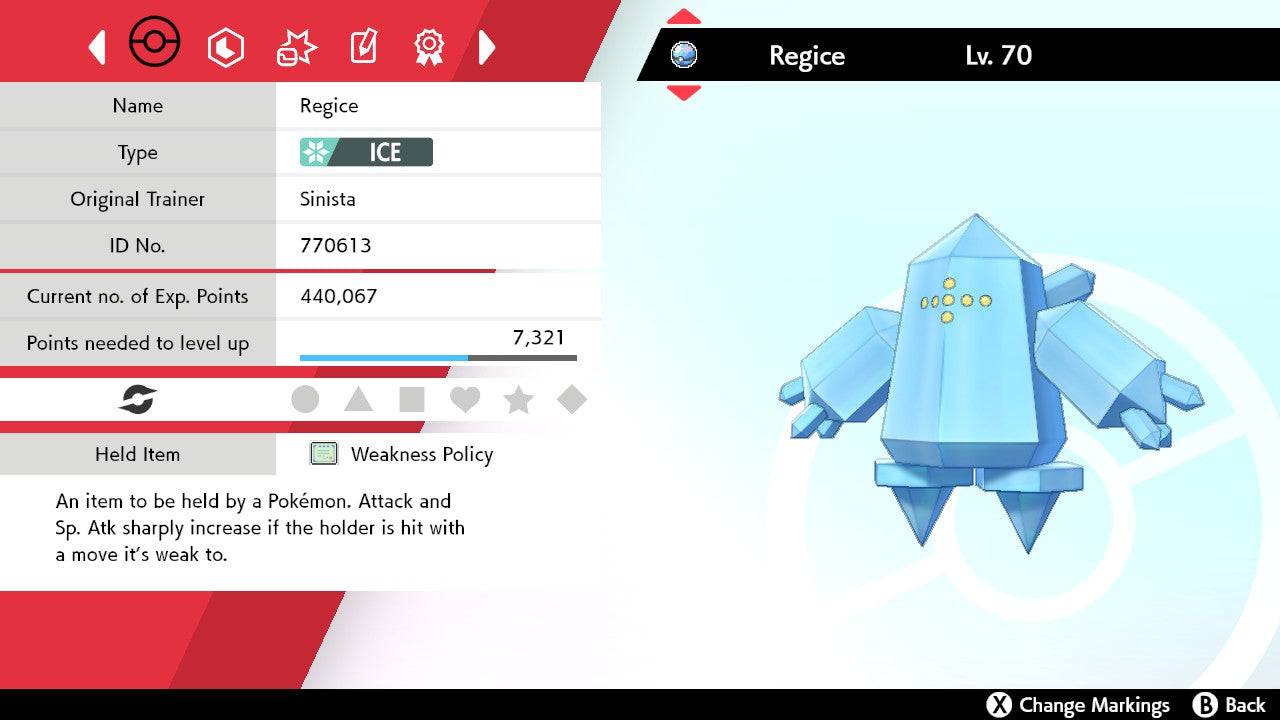Image resolution: width=1280 pixels, height=720 pixels.
Task: Toggle the star marking
Action: pyautogui.click(x=518, y=400)
